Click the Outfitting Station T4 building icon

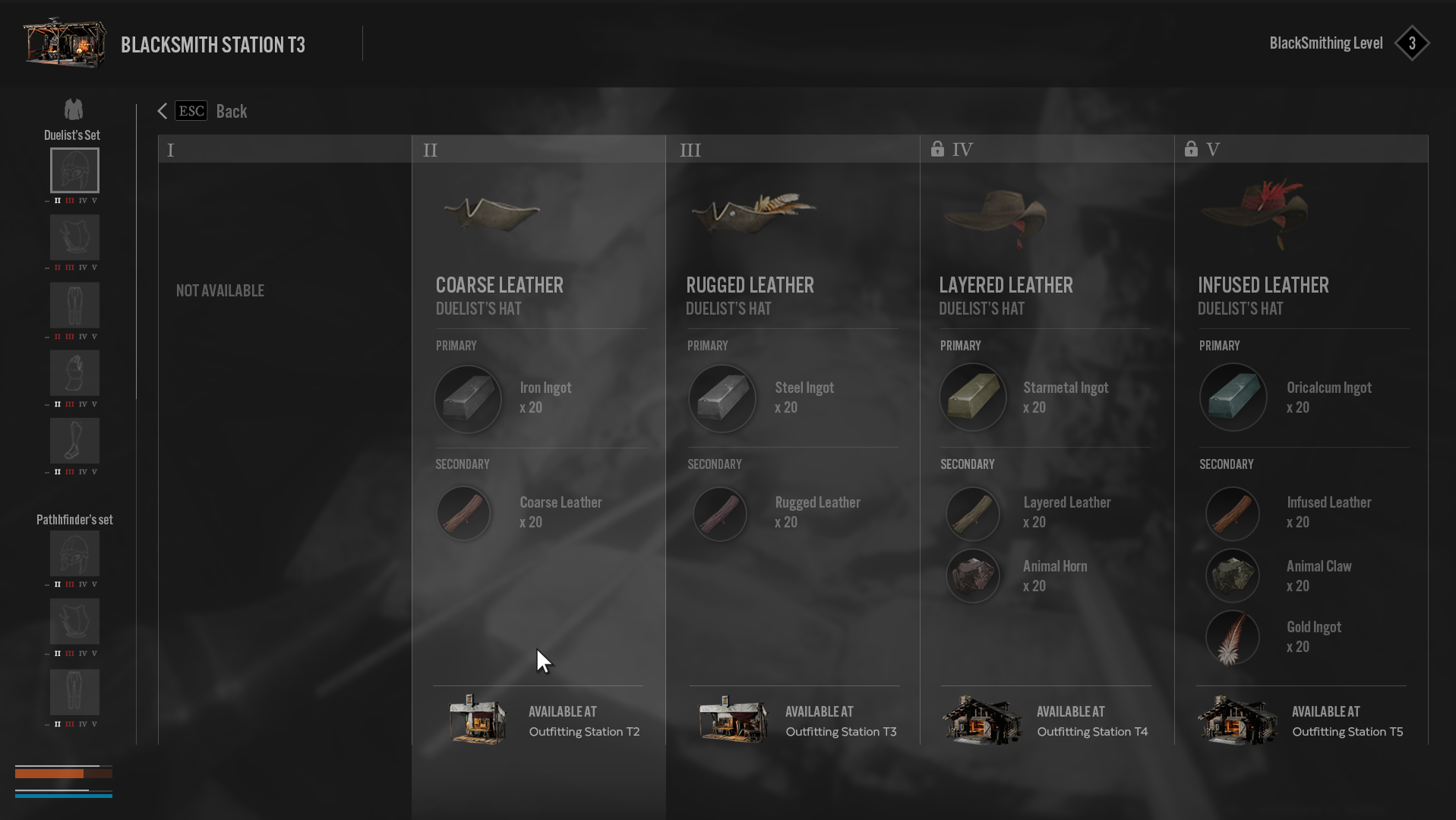pyautogui.click(x=981, y=720)
